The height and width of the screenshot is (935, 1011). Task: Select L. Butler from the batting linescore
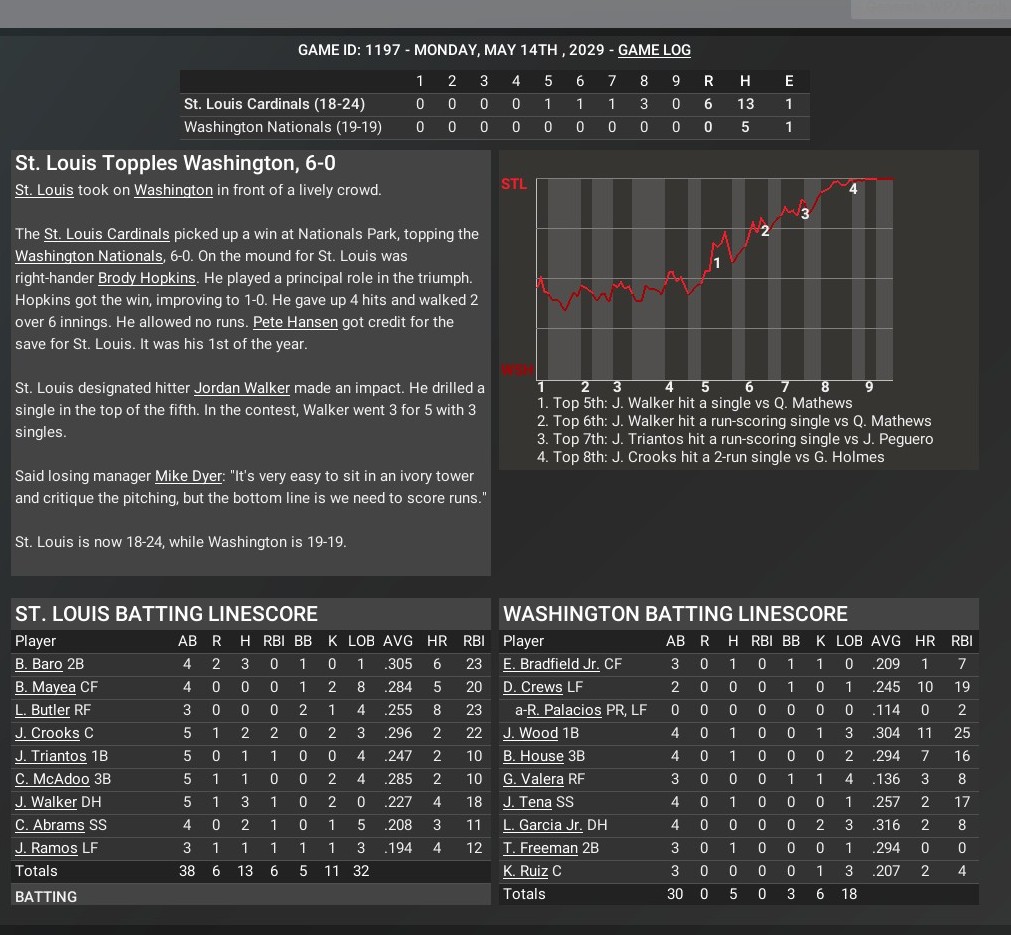42,710
